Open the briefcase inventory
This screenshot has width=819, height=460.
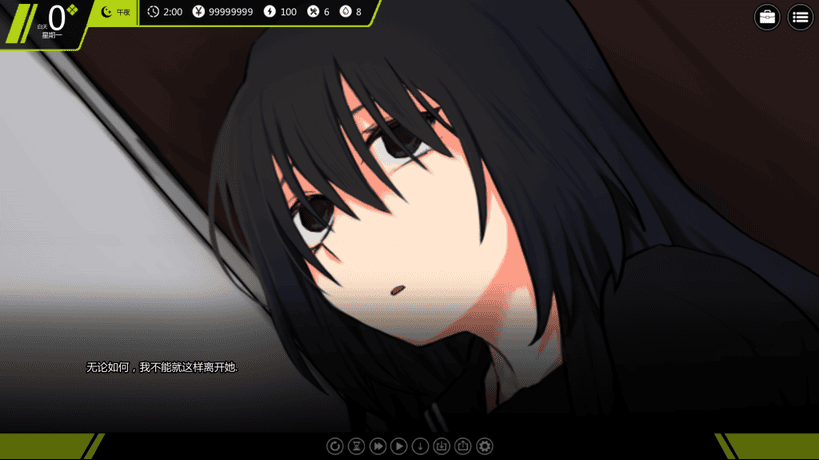point(767,17)
